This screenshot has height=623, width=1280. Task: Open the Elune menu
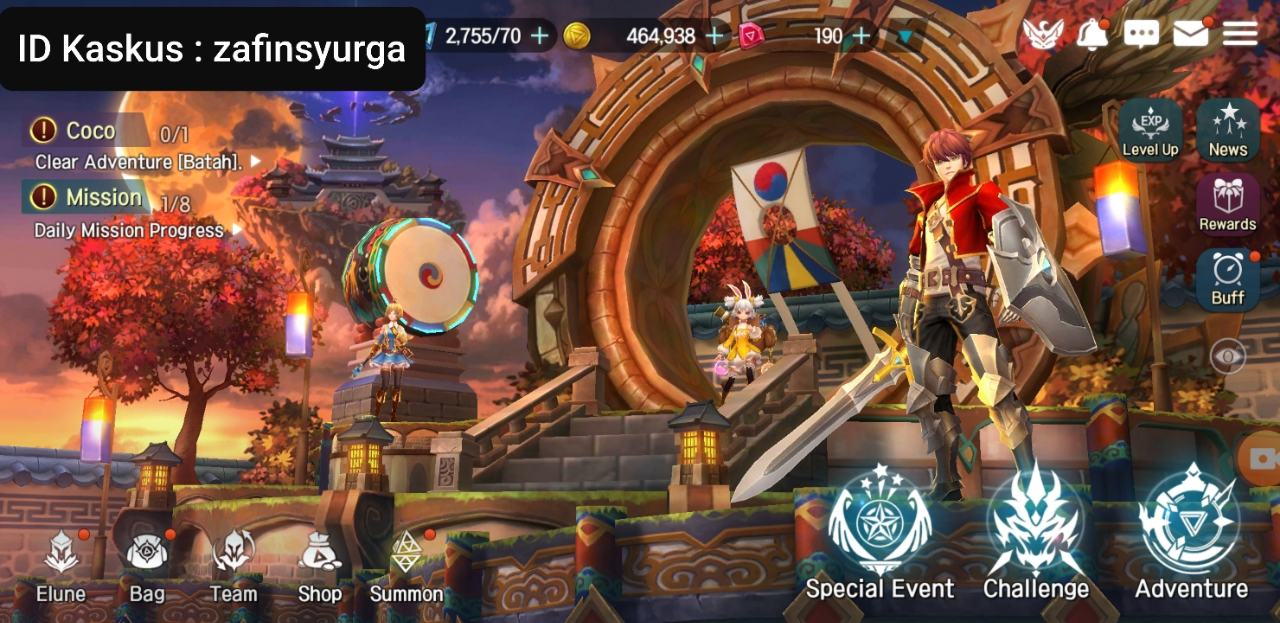pos(61,565)
